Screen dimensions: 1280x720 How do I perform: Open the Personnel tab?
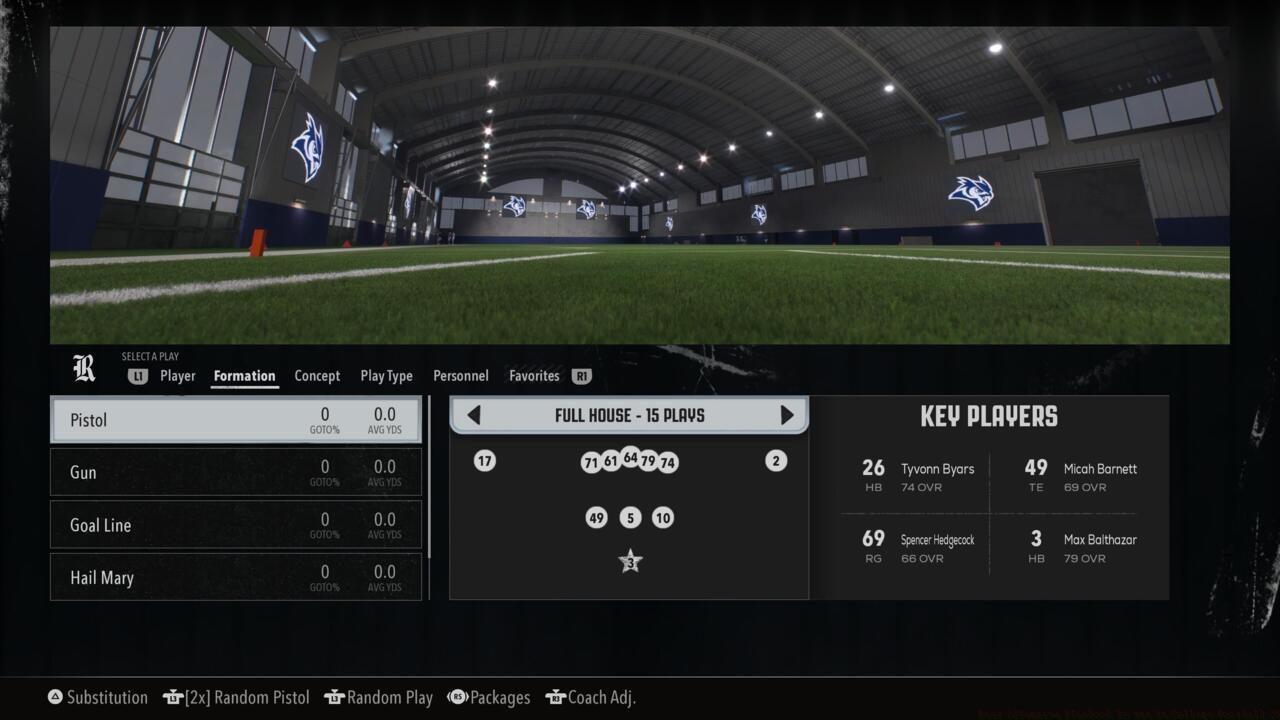(x=460, y=376)
